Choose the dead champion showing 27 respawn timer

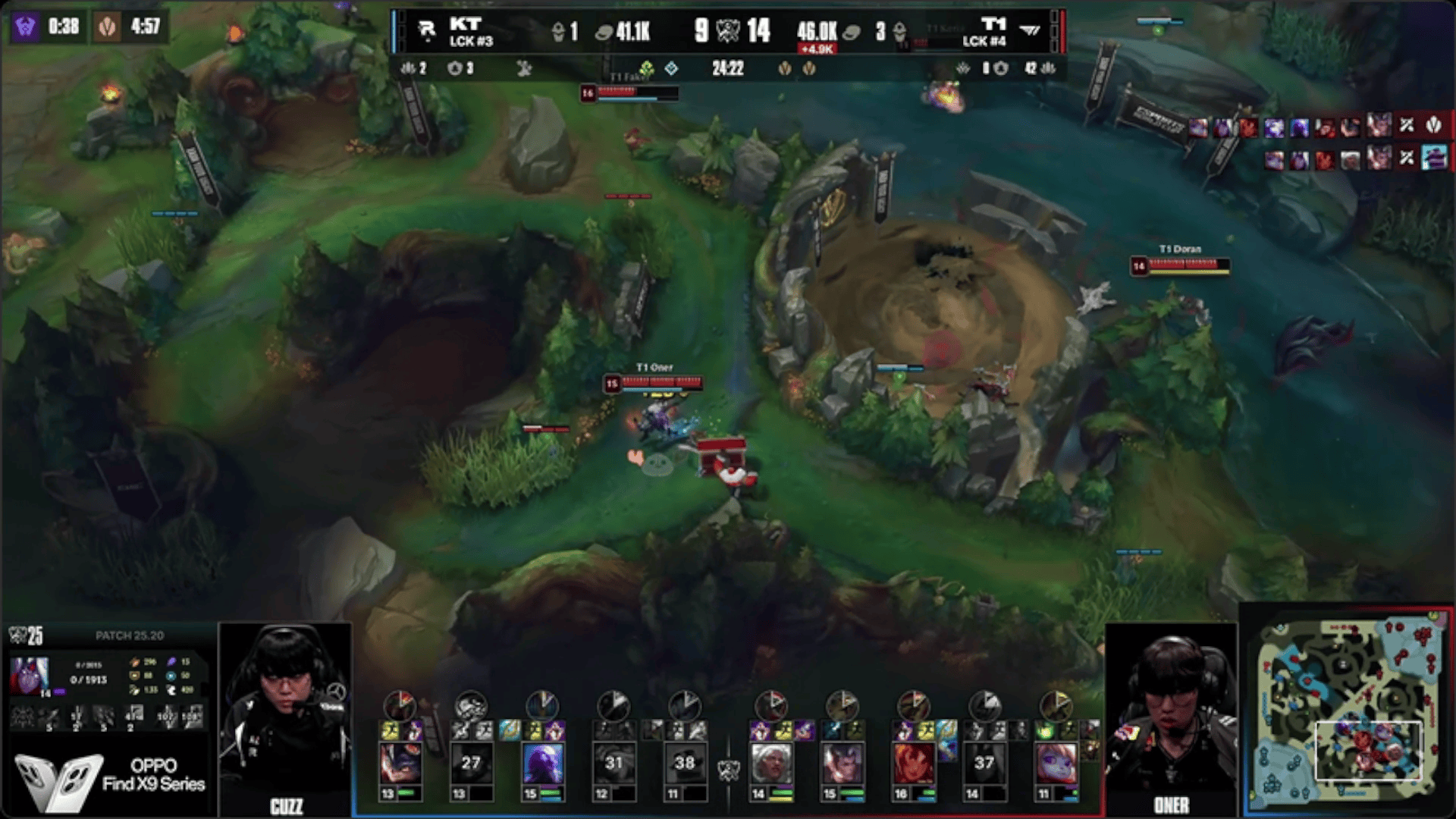coord(471,762)
